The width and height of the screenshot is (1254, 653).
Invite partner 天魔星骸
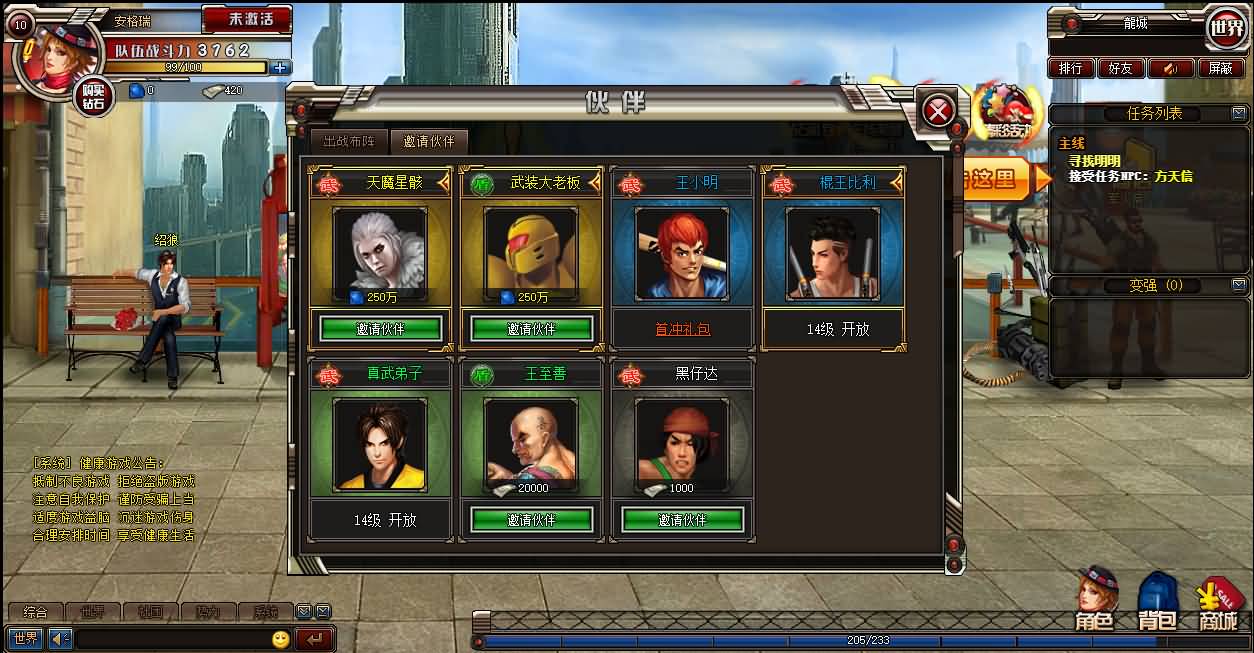point(380,328)
